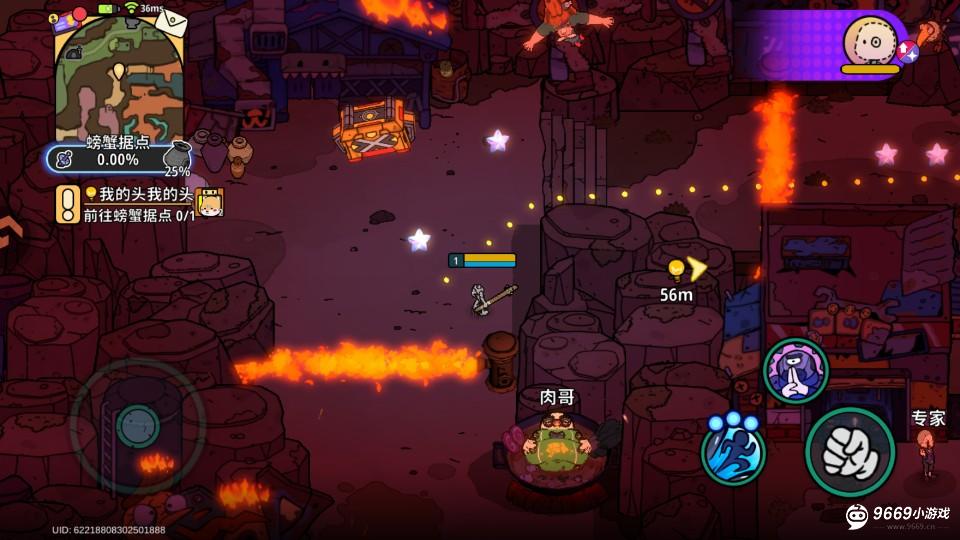Tap the 螃蟹据点 exploration progress panel
Screen dimensions: 960x540
click(110, 158)
